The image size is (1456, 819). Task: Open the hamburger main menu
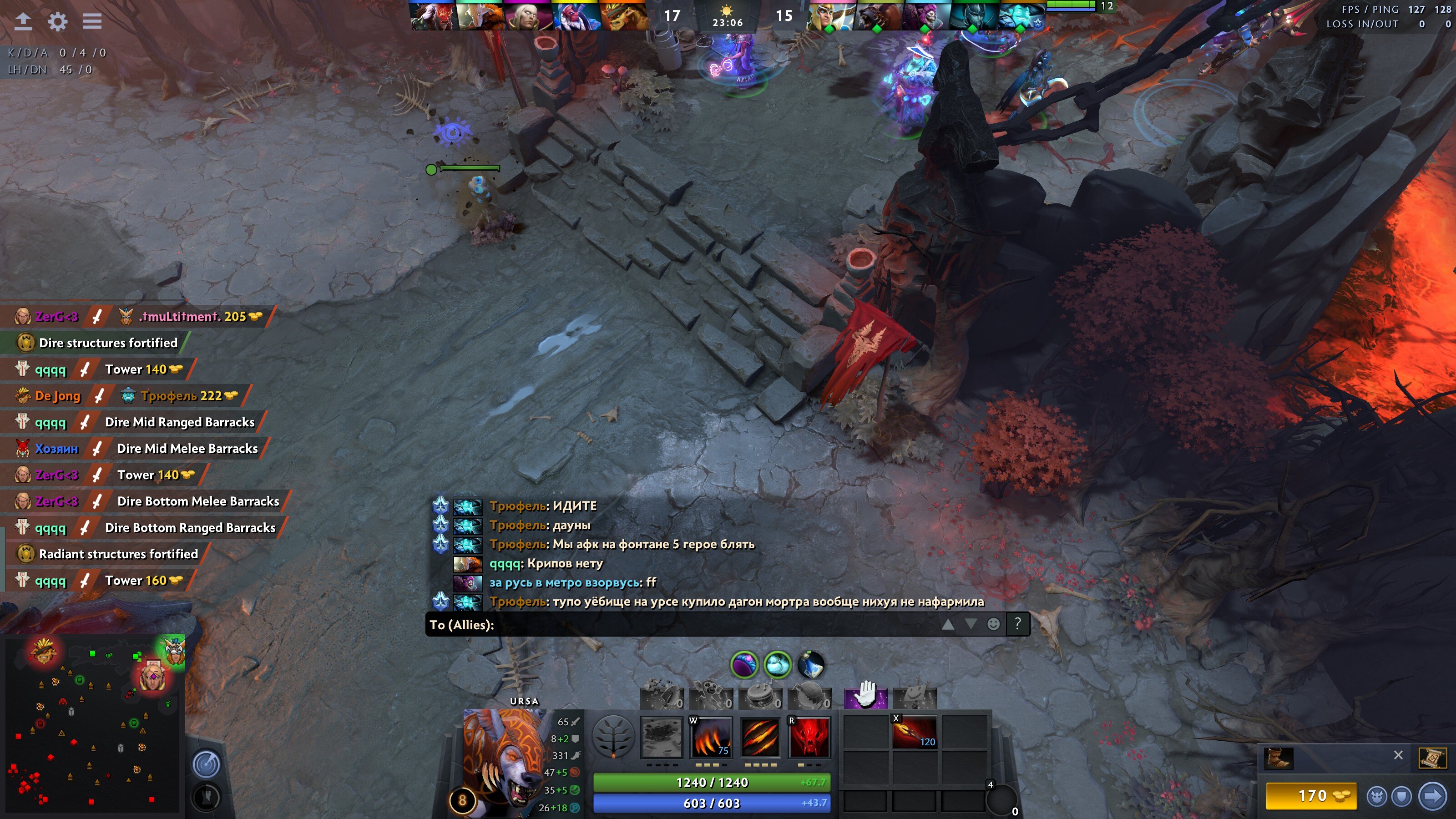click(x=92, y=21)
